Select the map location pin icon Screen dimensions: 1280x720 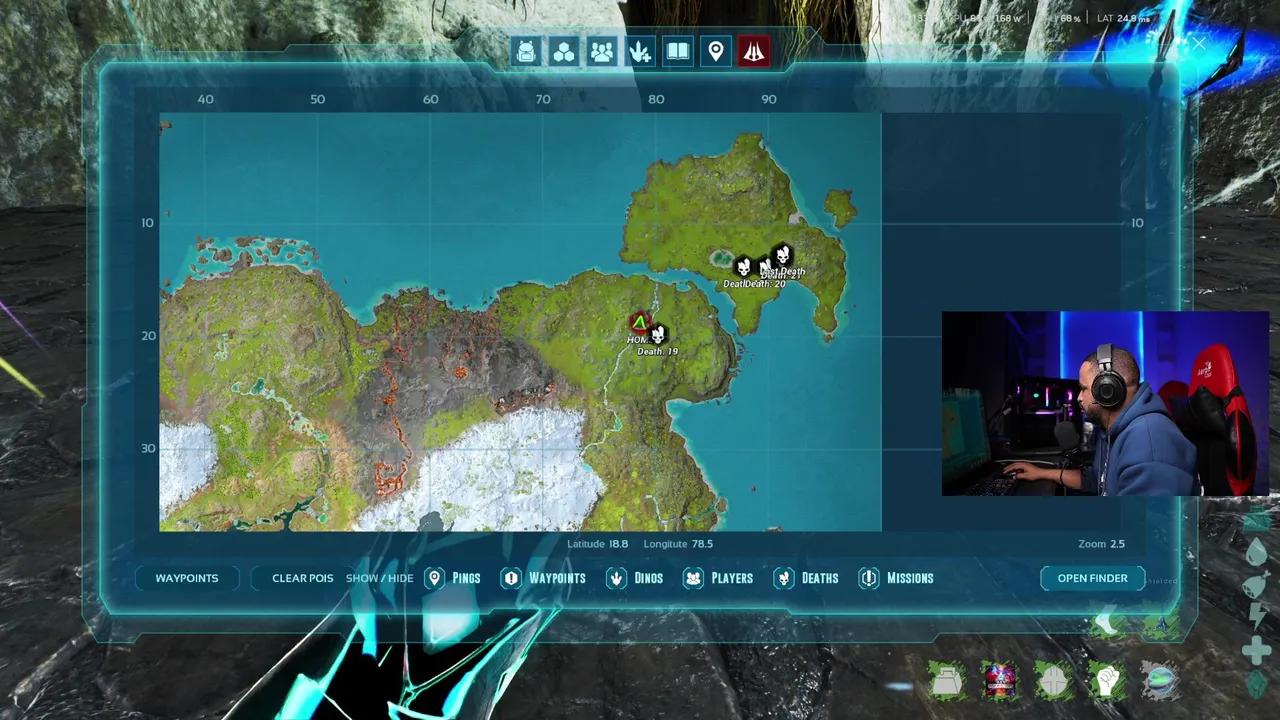point(716,51)
